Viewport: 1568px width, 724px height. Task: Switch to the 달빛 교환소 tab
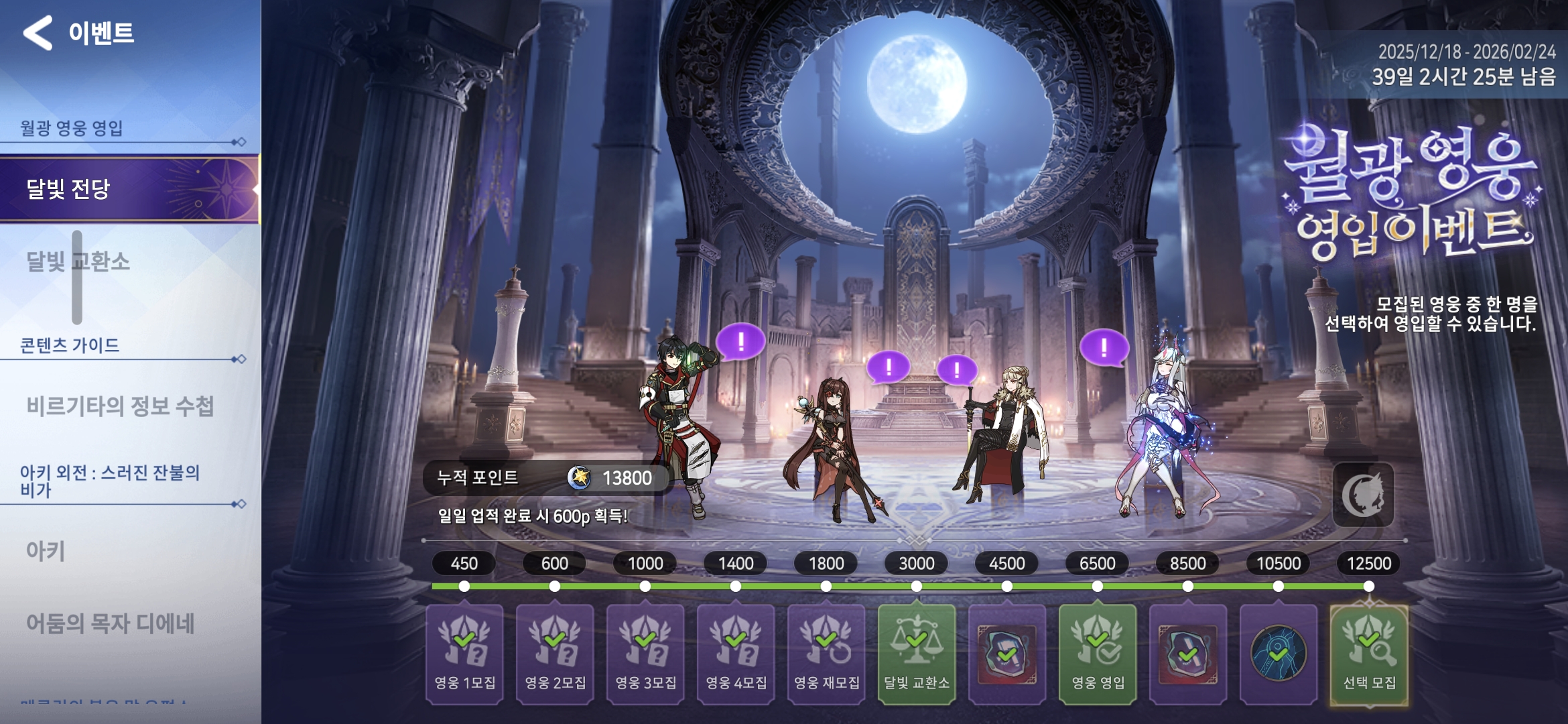(129, 261)
